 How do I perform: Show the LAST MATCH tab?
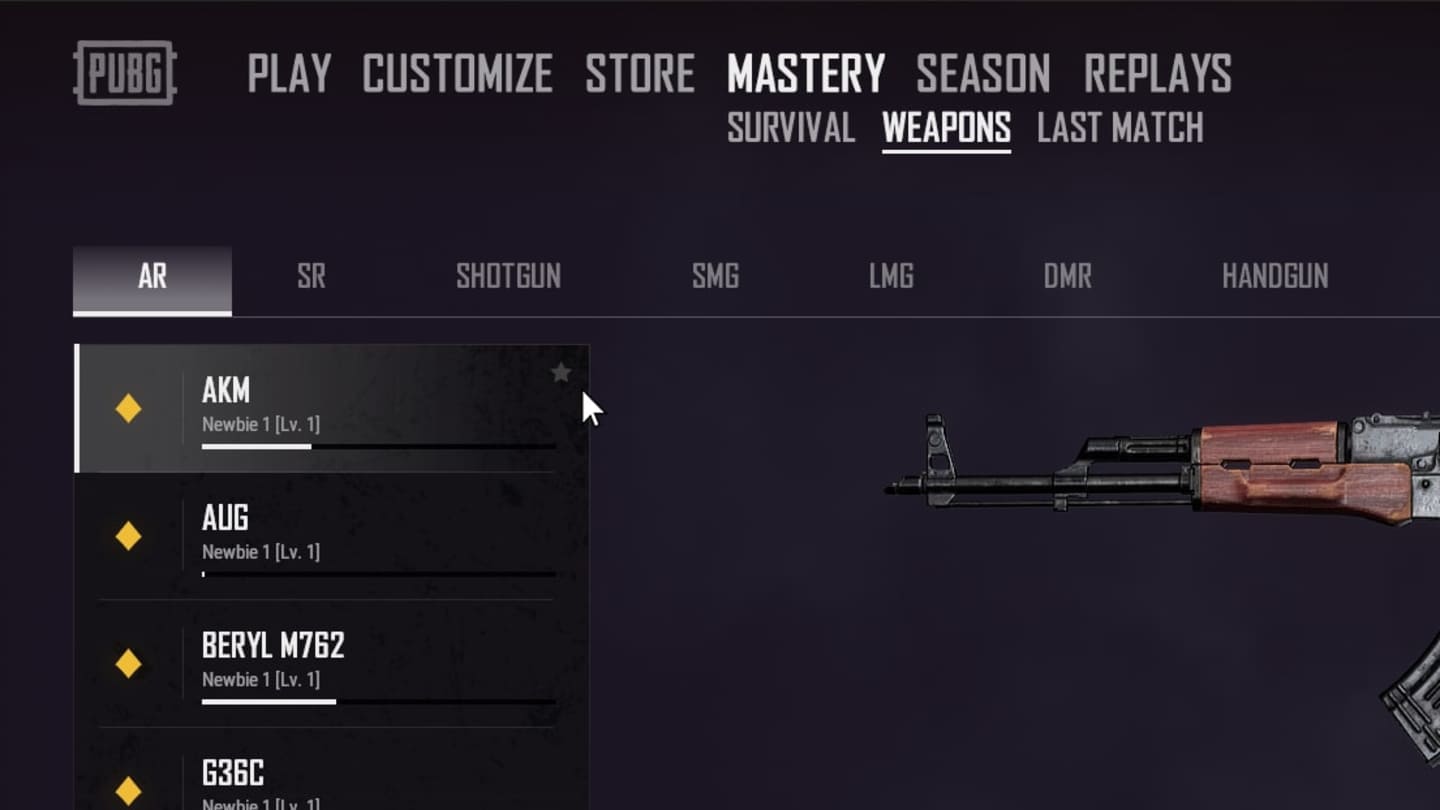pyautogui.click(x=1120, y=128)
